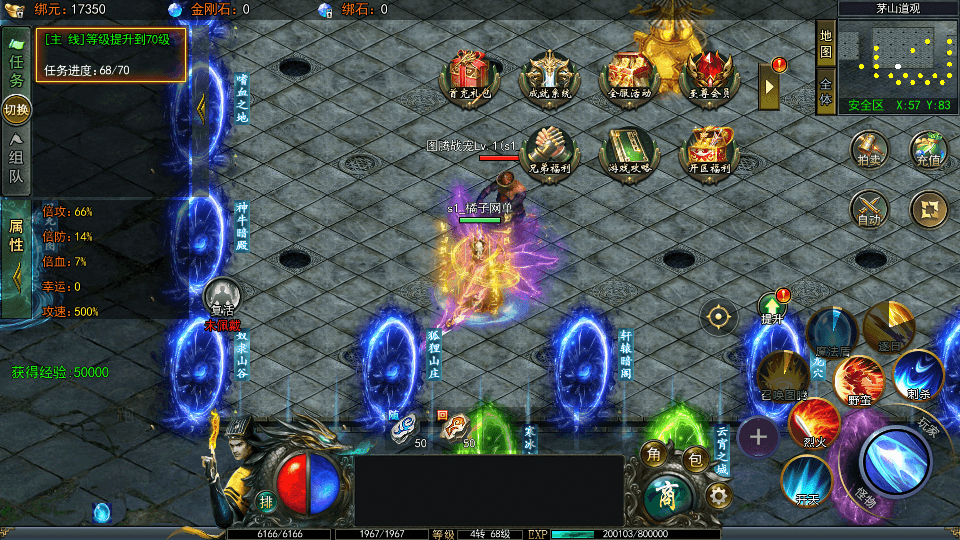Open the 兄弟福利 handshake benefits icon
The width and height of the screenshot is (960, 540).
548,150
